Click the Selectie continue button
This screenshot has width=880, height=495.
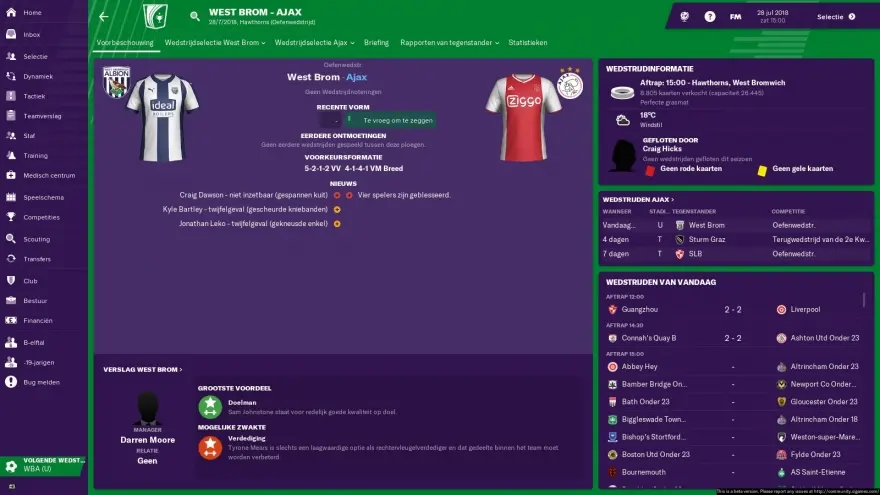pyautogui.click(x=836, y=17)
